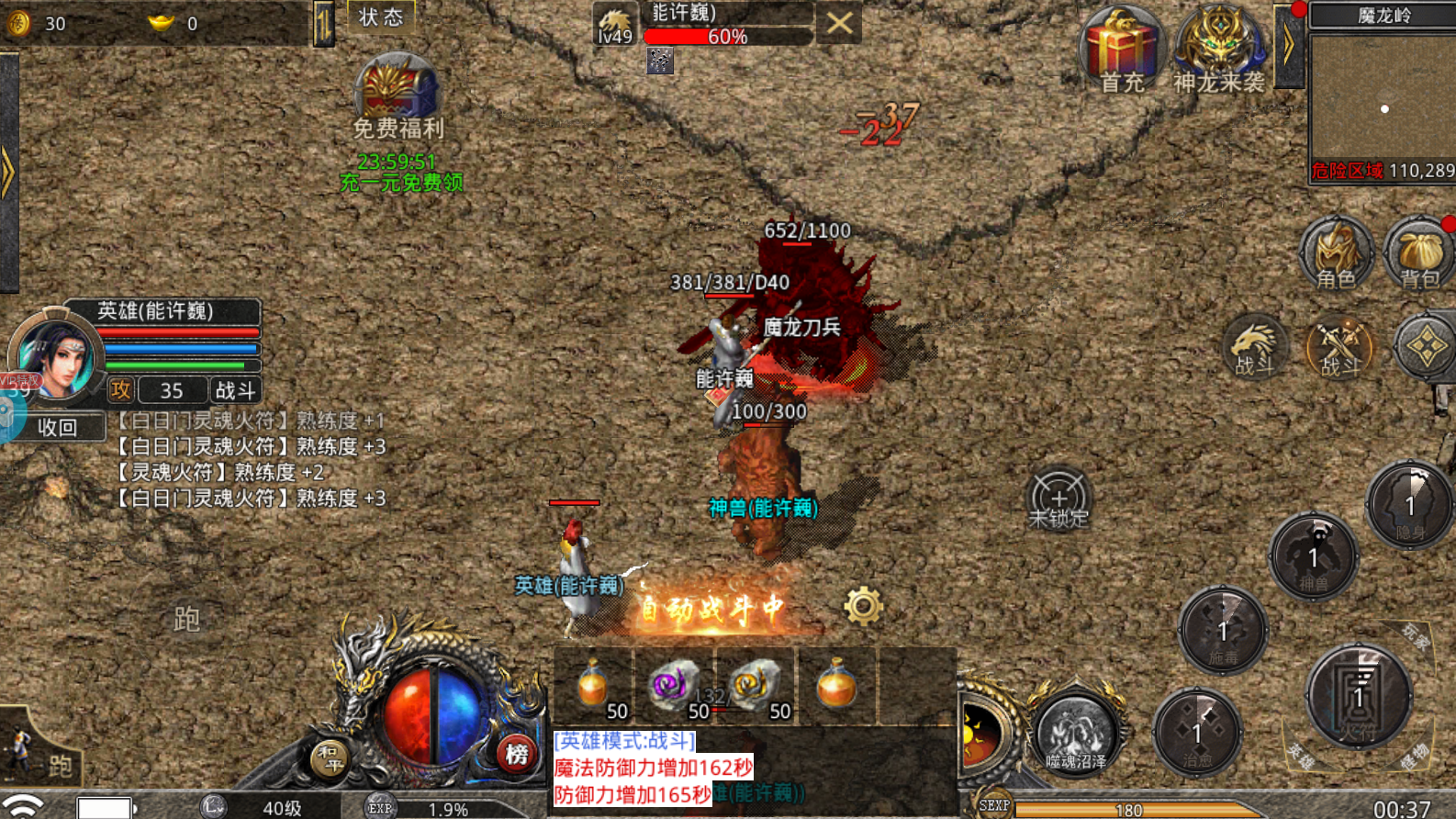Screen dimensions: 1456x819
Task: Open the 榜 ranking button
Action: (517, 755)
